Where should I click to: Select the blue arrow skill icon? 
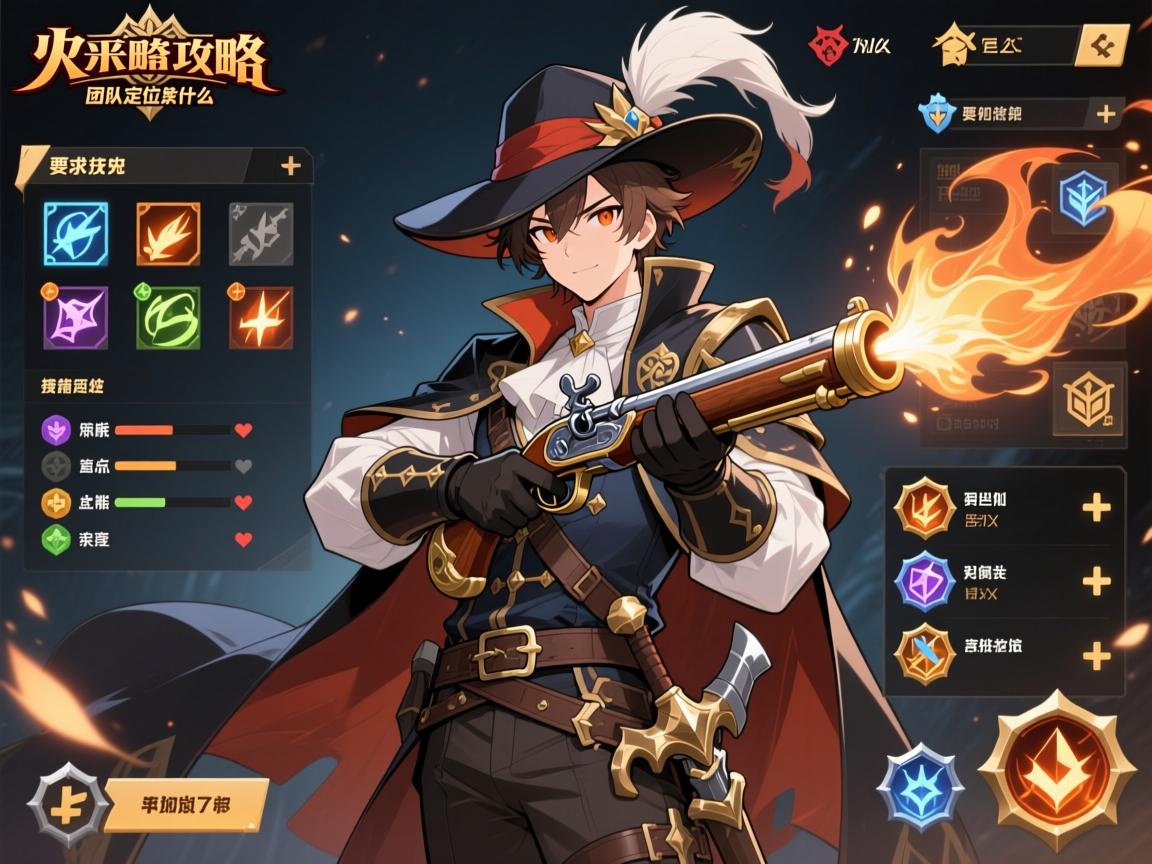coord(76,233)
